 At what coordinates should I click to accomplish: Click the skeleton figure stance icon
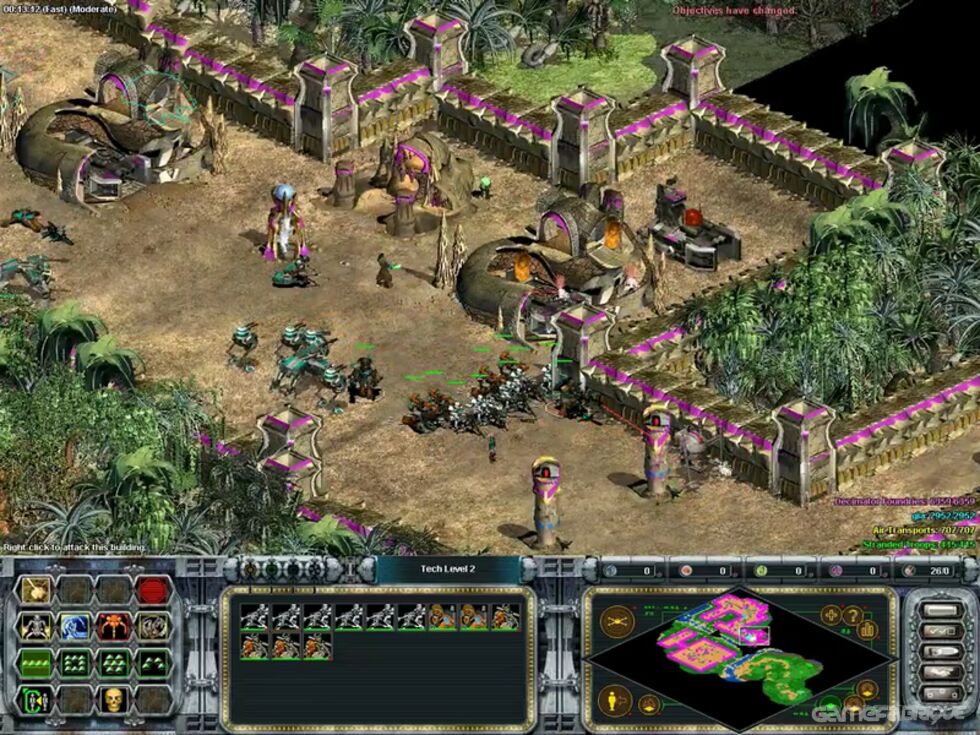coord(36,627)
